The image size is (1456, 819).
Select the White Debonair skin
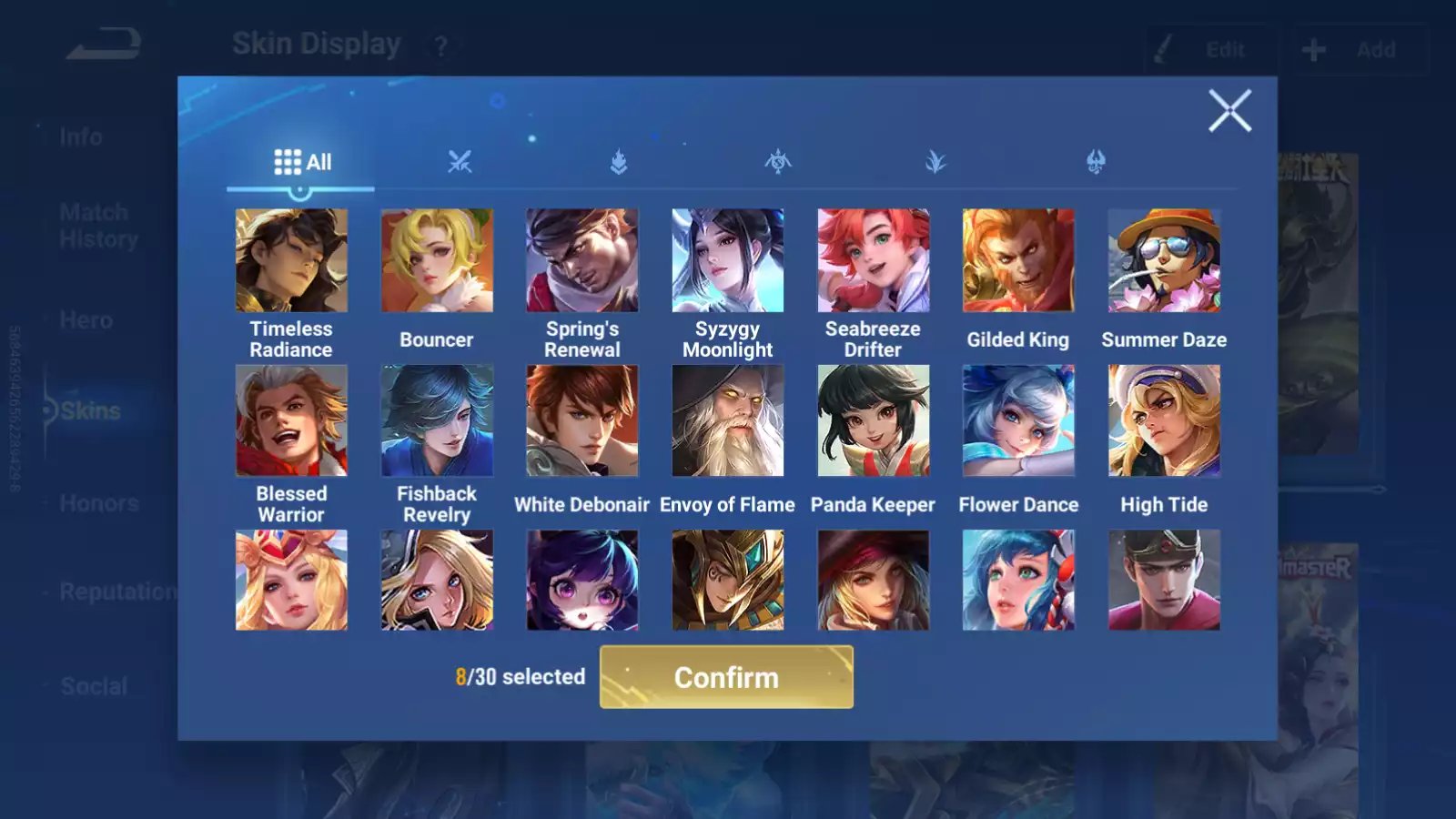pos(582,420)
